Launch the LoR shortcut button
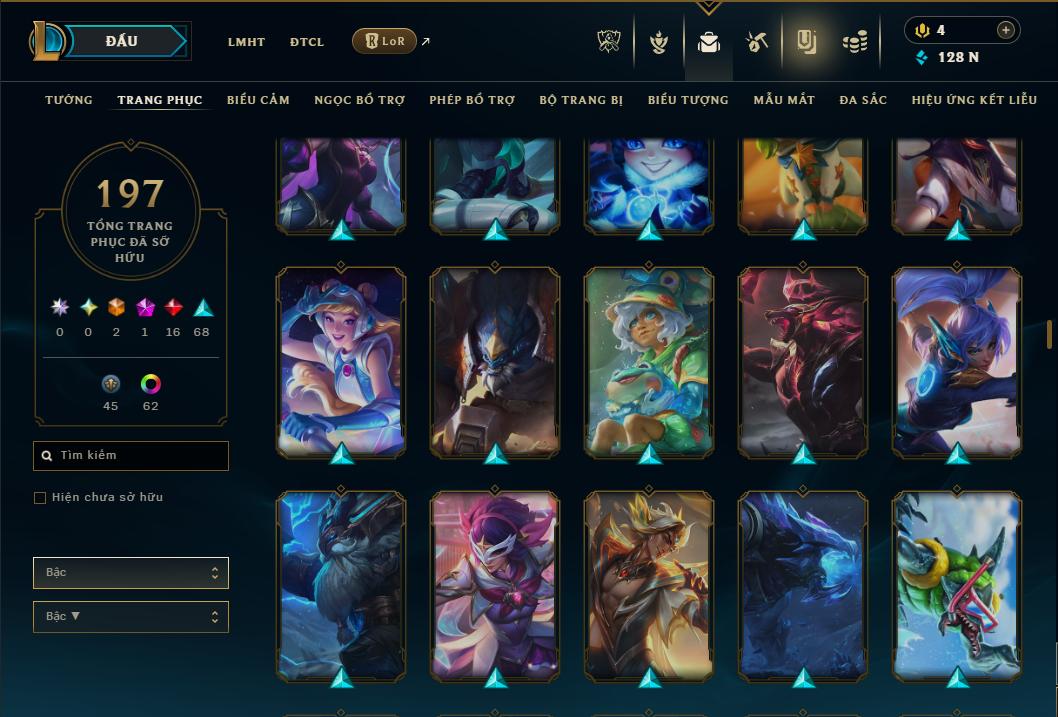 point(384,41)
